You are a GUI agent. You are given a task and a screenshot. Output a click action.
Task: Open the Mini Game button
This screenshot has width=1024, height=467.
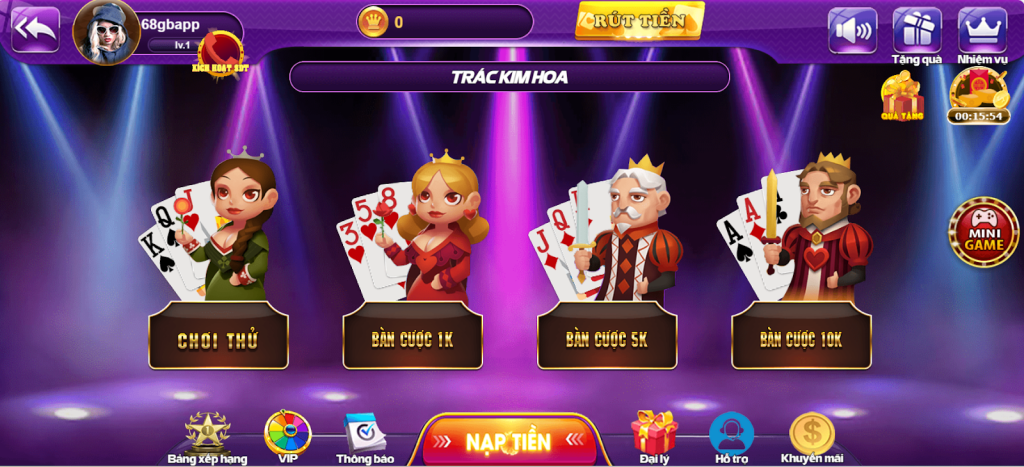(x=984, y=232)
